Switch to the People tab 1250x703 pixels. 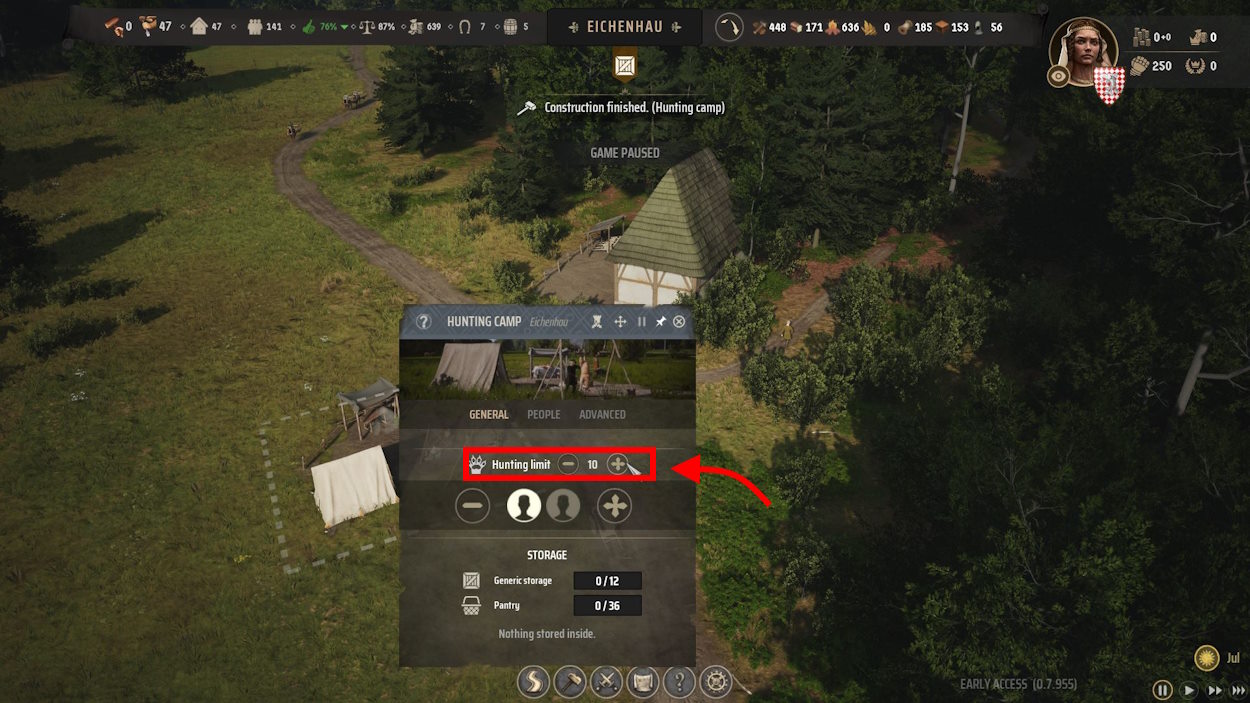pyautogui.click(x=544, y=414)
